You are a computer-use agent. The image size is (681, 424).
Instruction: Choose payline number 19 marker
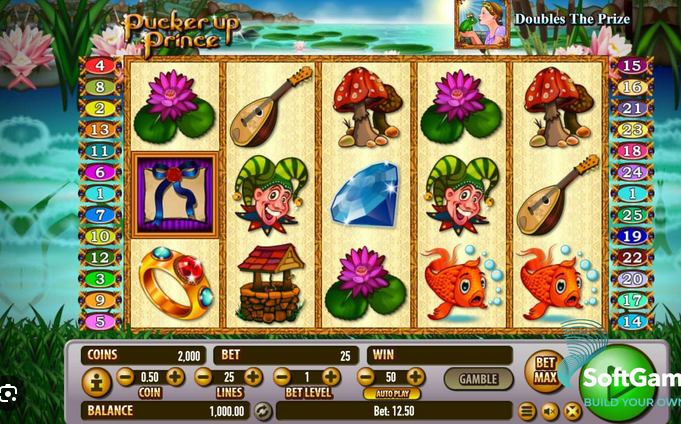(x=632, y=237)
